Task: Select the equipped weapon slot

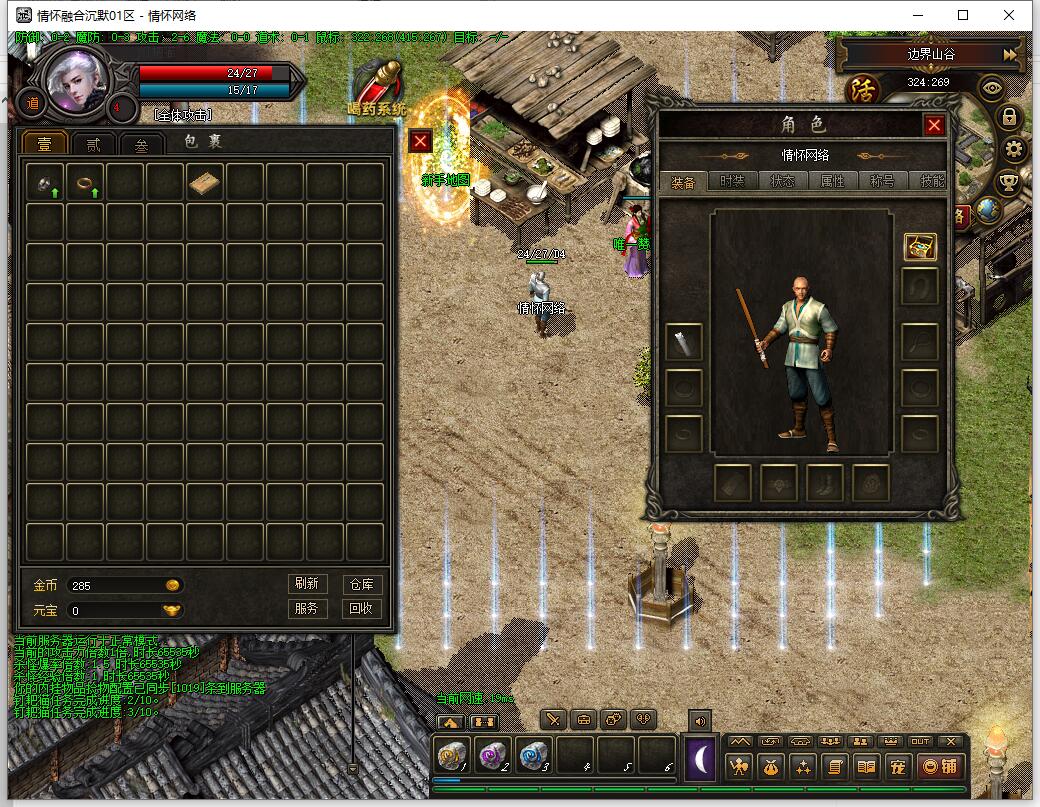Action: pos(684,342)
